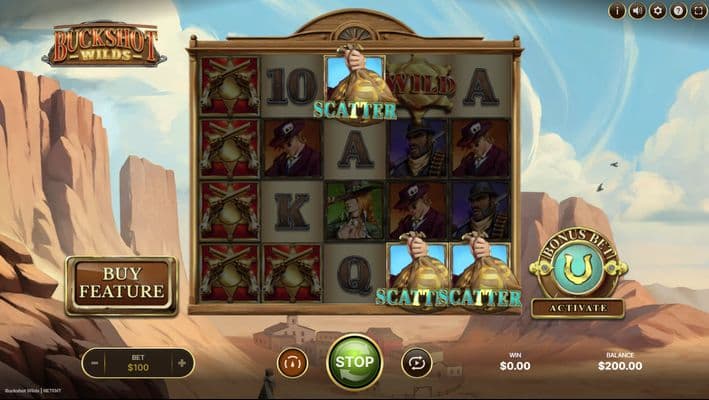Viewport: 709px width, 400px height.
Task: Show the game info panel
Action: point(616,11)
